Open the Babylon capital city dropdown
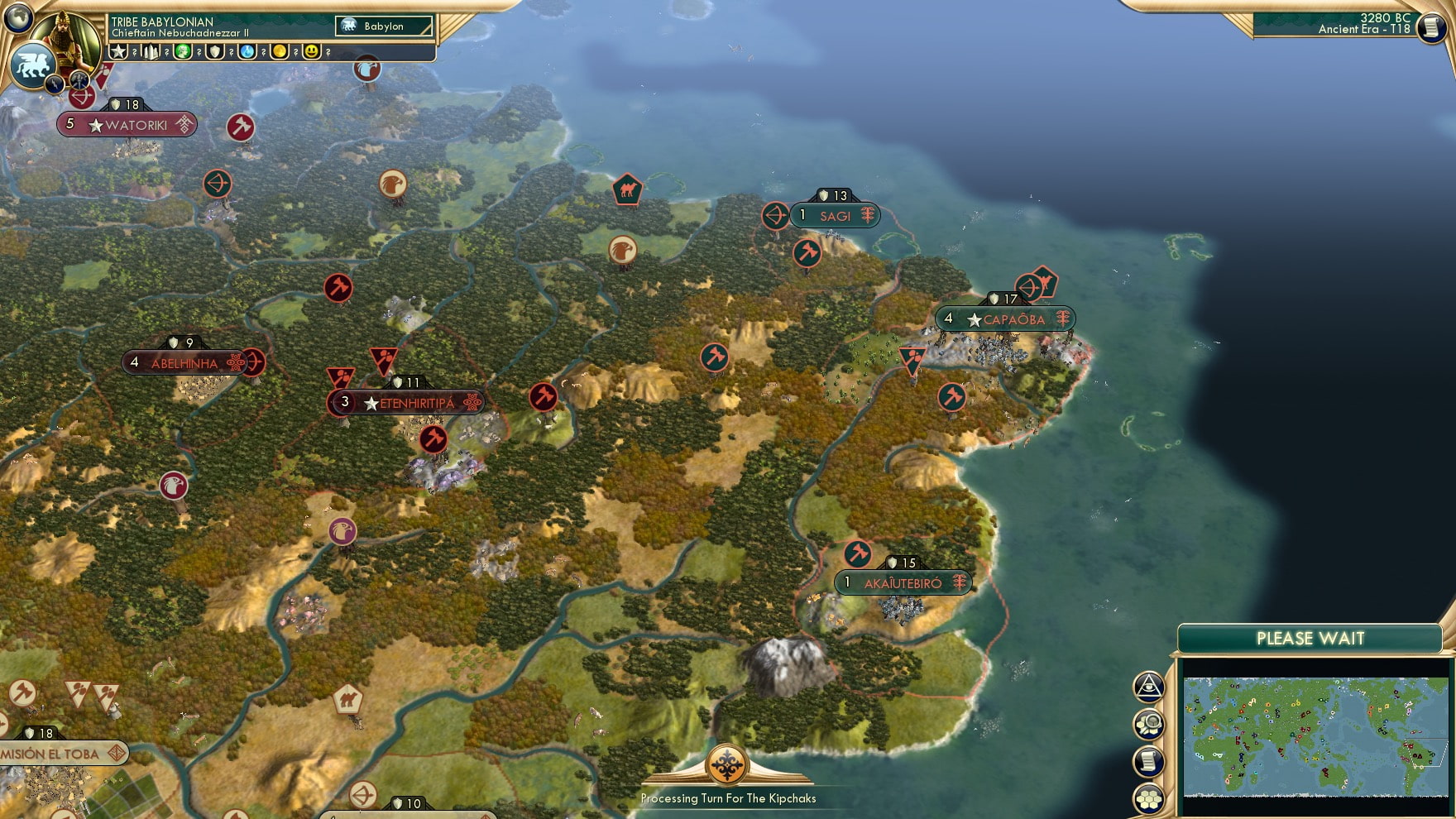The height and width of the screenshot is (819, 1456). 382,26
